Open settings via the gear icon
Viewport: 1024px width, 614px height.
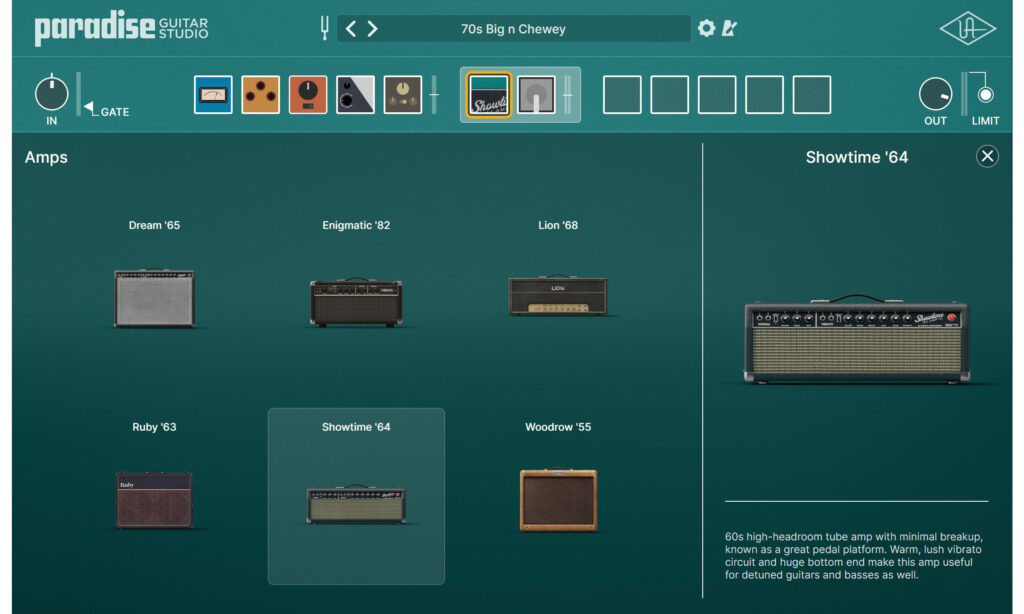(x=706, y=29)
